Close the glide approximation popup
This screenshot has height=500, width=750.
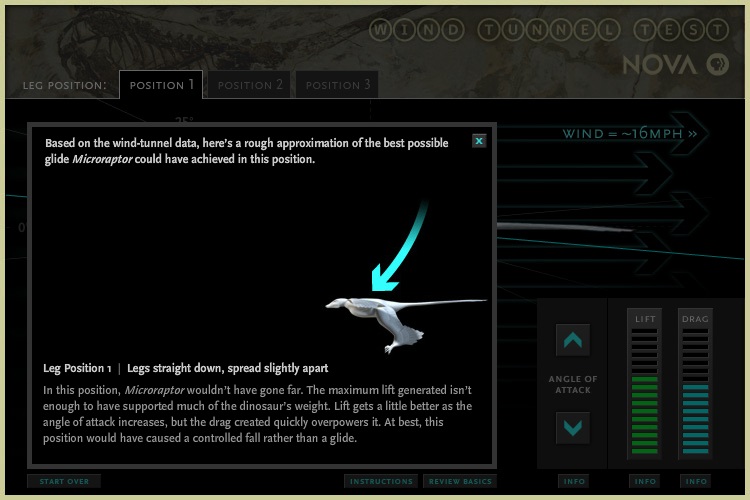[x=479, y=141]
